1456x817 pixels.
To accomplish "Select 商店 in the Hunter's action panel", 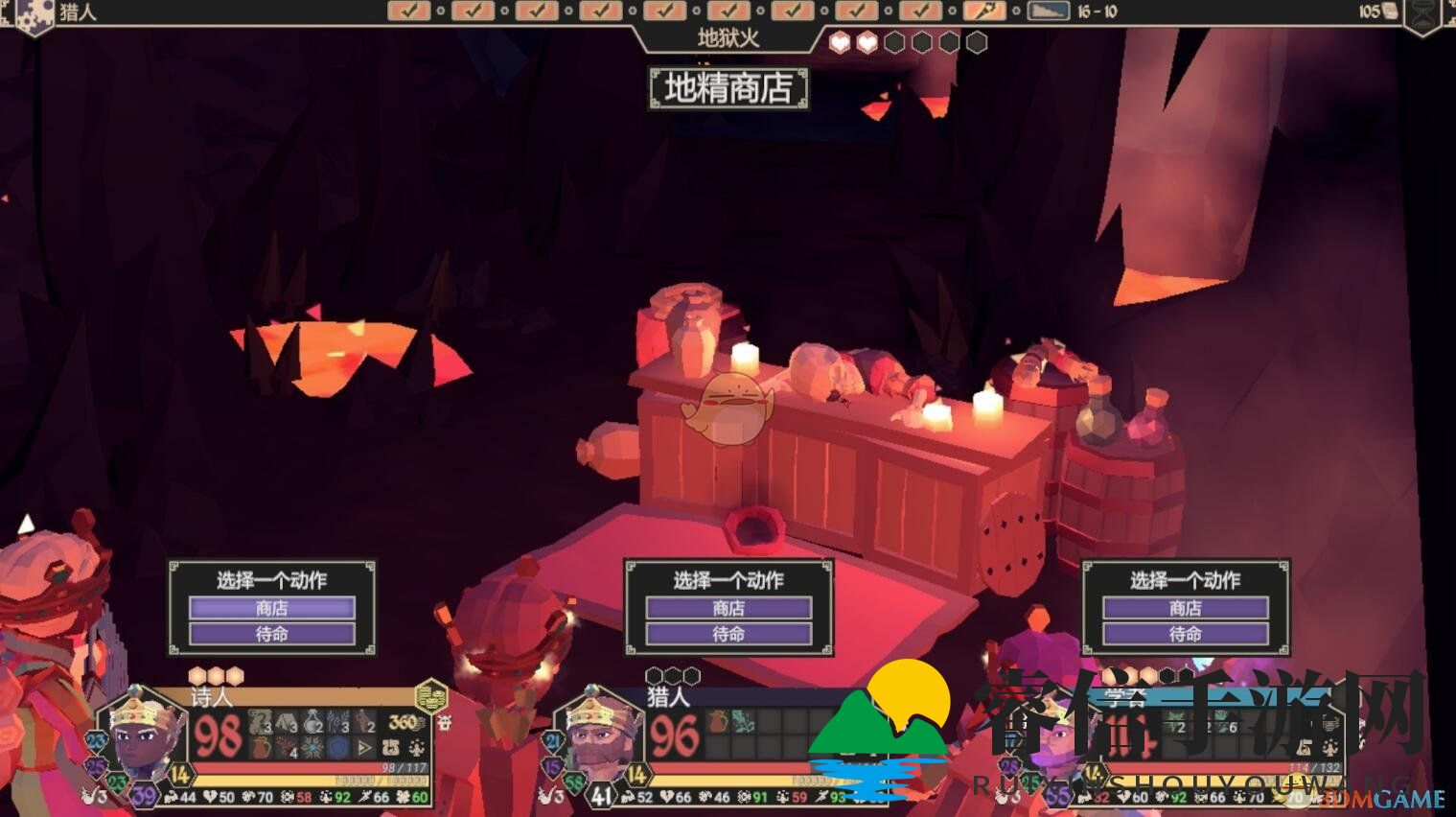I will (x=728, y=608).
